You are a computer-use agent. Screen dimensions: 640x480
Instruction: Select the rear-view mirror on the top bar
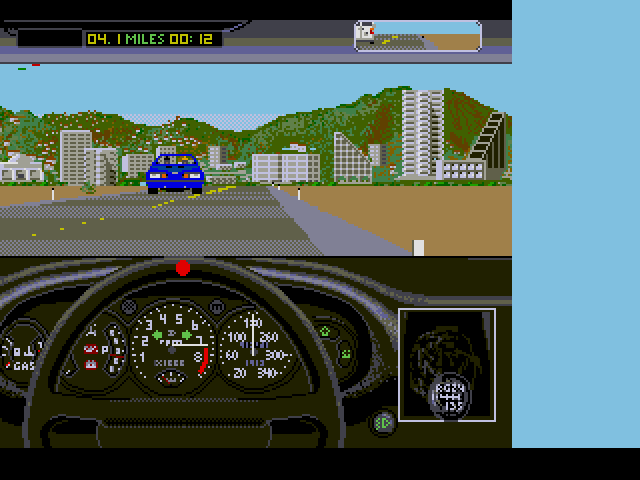pyautogui.click(x=418, y=36)
